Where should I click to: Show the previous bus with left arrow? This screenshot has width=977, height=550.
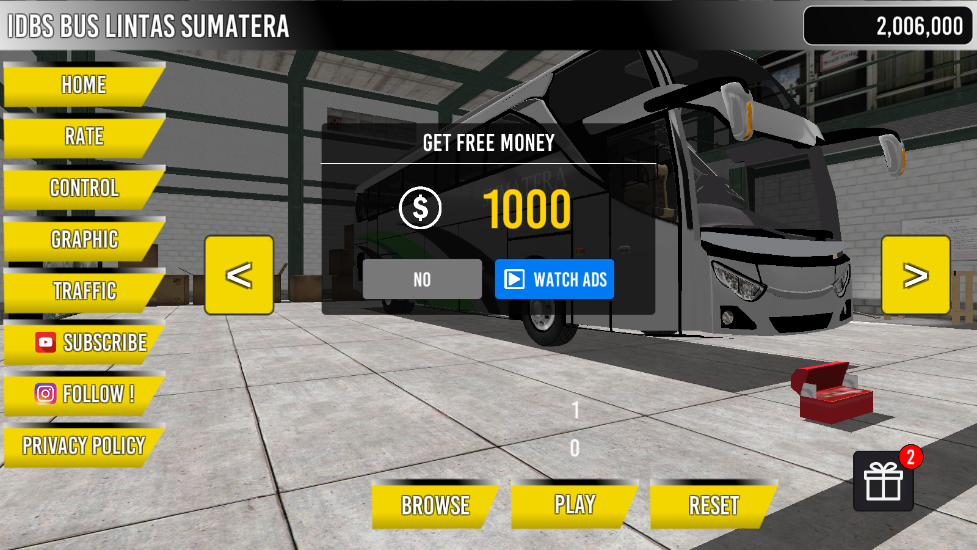click(x=238, y=275)
